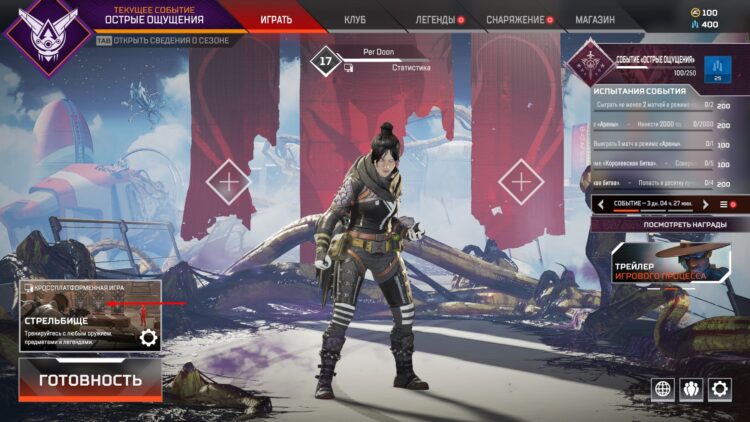Viewport: 750px width, 422px height.
Task: Open the gear settings on the Стрельбище mode card
Action: (148, 337)
